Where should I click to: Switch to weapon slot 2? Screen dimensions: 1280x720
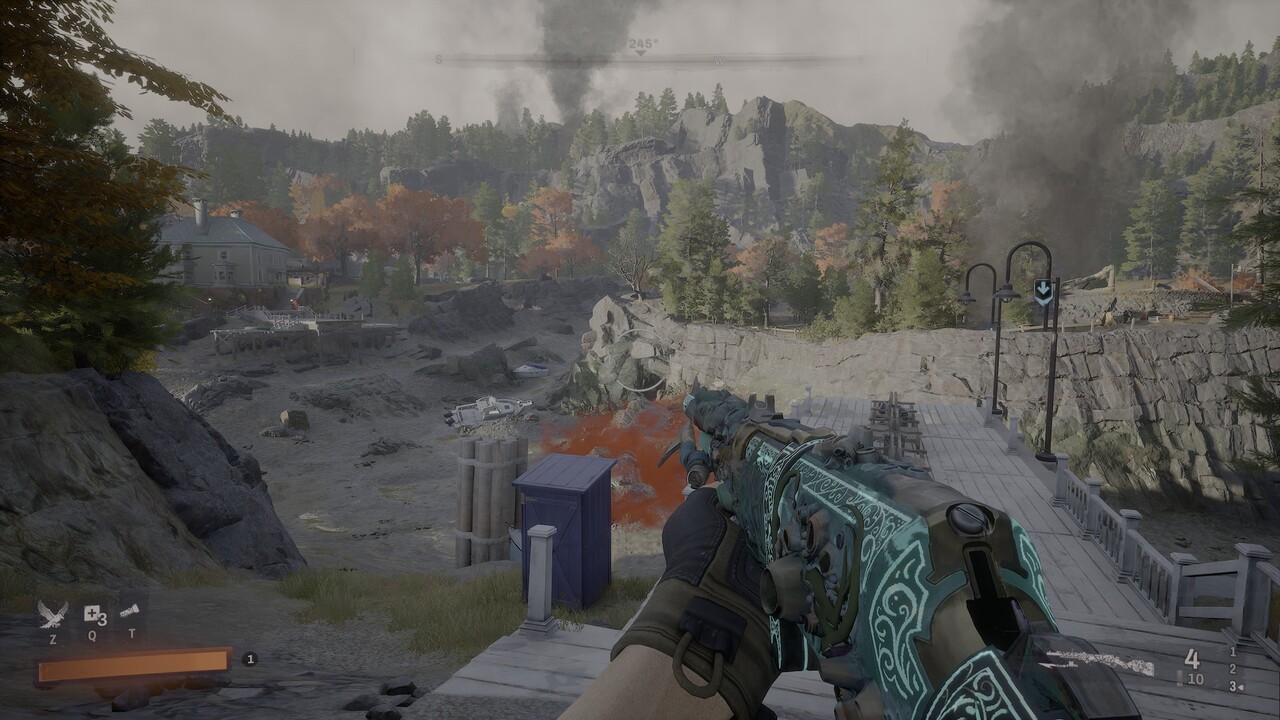(1233, 669)
